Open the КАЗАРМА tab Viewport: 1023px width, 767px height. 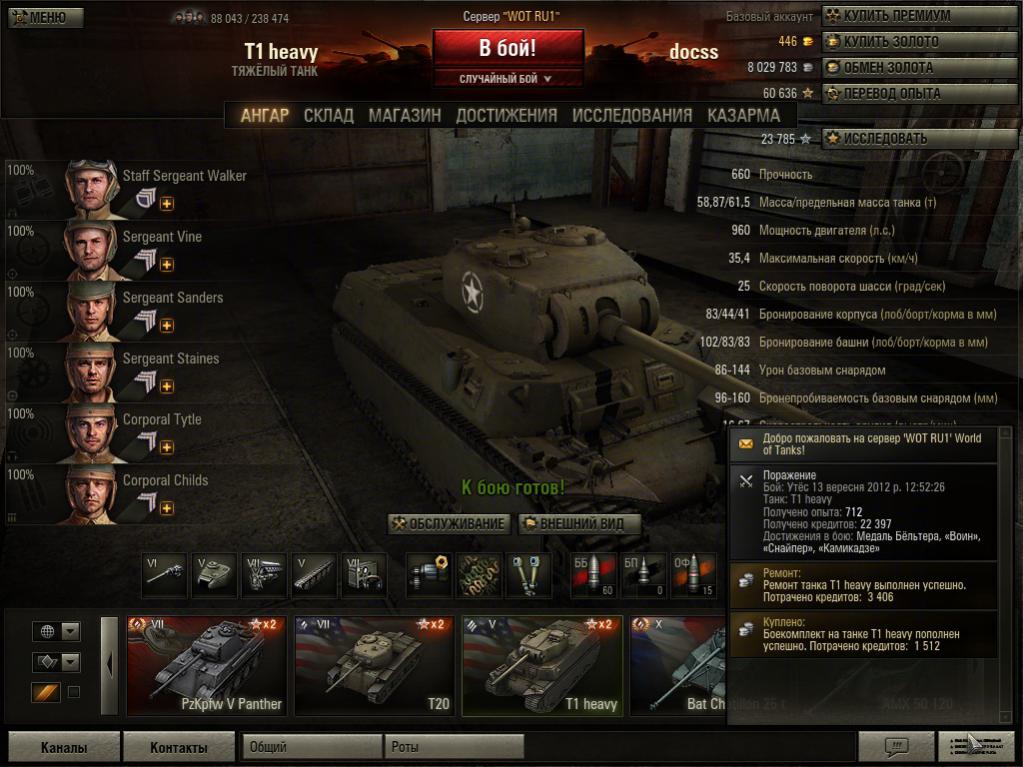click(743, 115)
